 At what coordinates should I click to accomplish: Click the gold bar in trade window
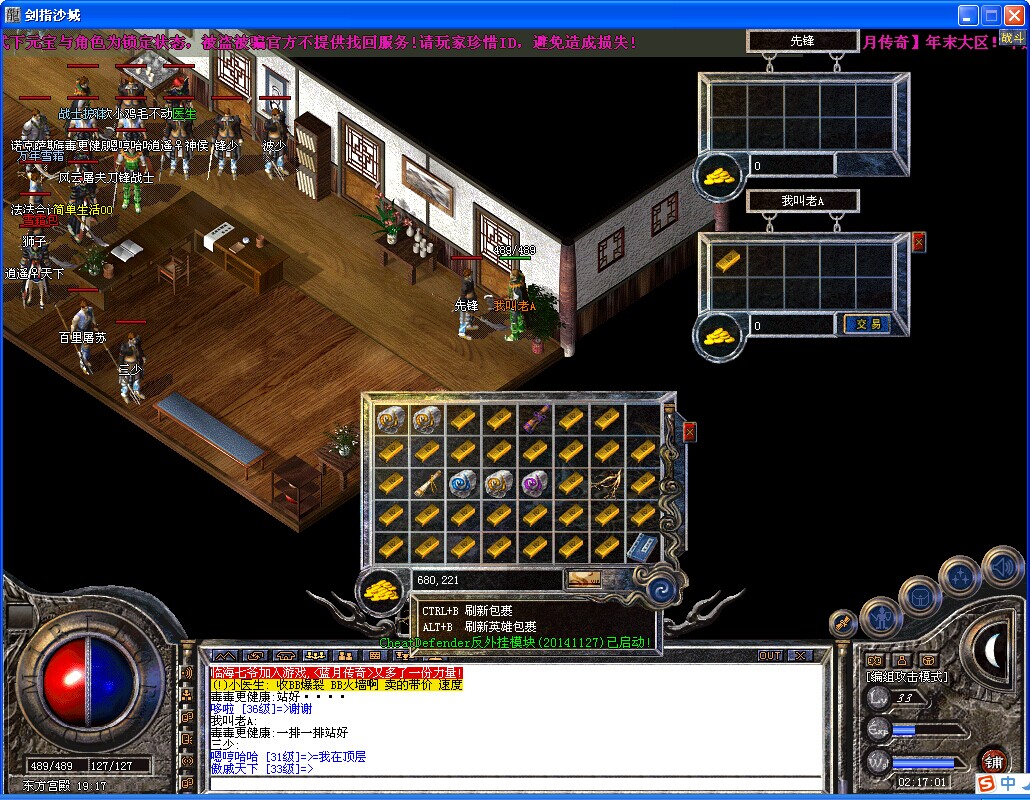click(727, 260)
